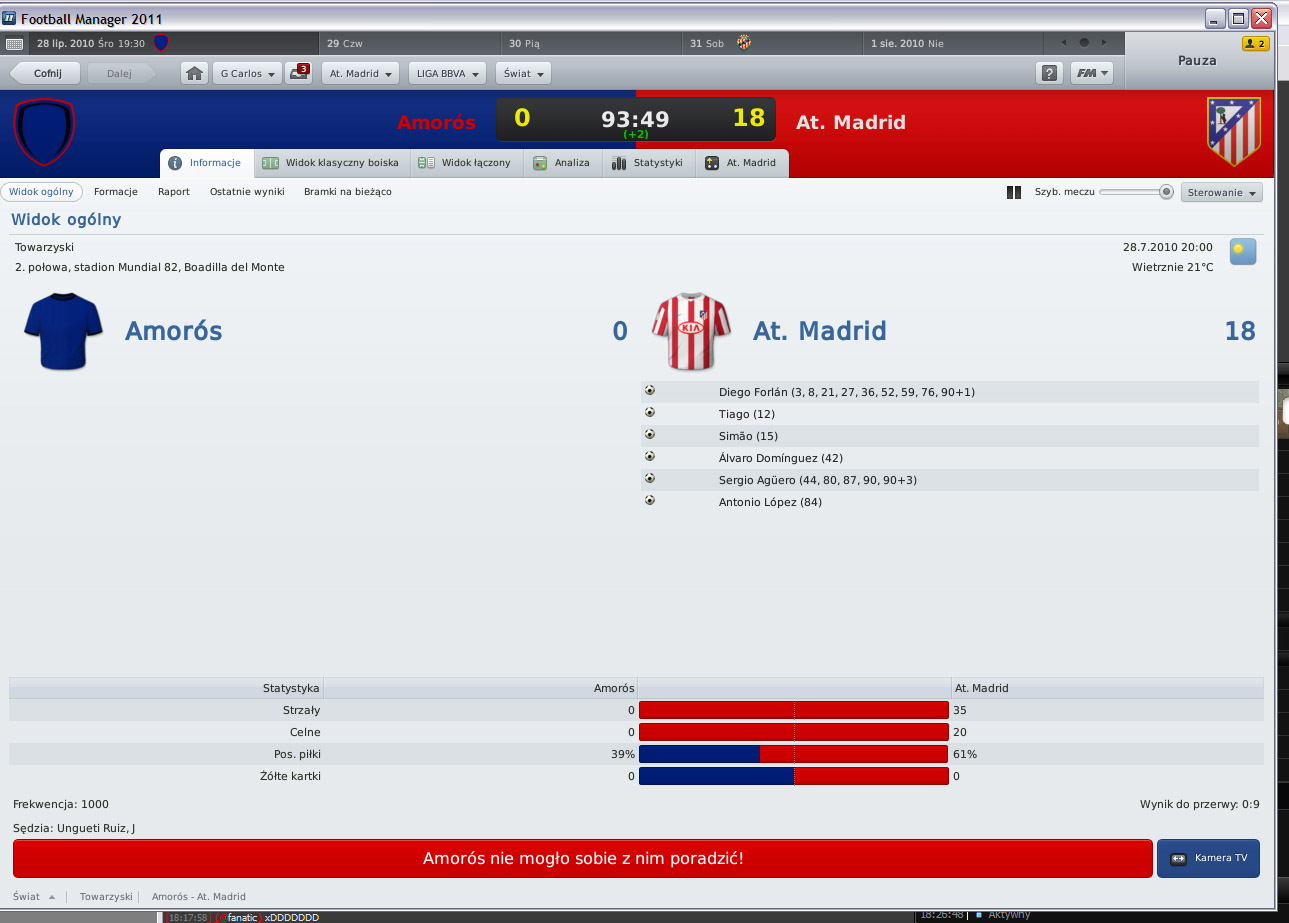Pause the match with the pause icon
Screen dimensions: 1289x923
click(1013, 192)
